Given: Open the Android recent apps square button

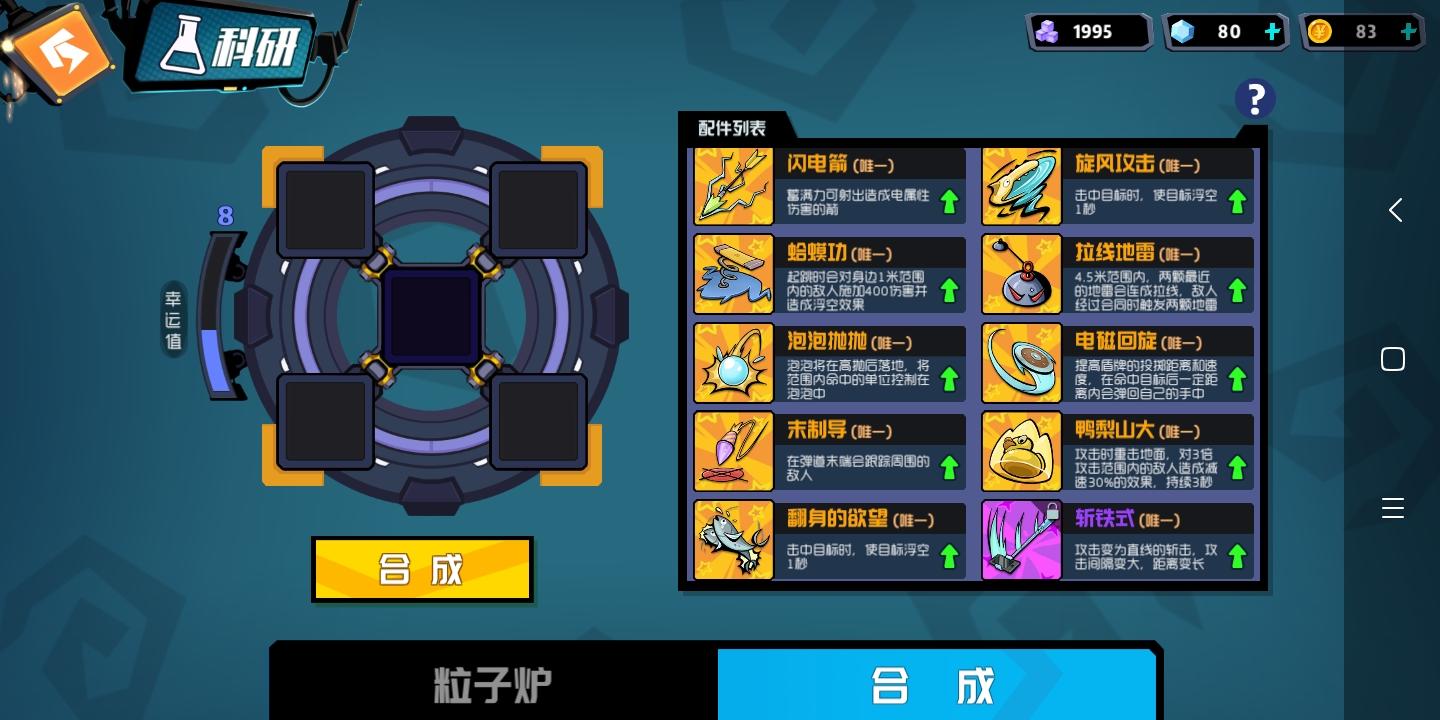Looking at the screenshot, I should (x=1393, y=358).
